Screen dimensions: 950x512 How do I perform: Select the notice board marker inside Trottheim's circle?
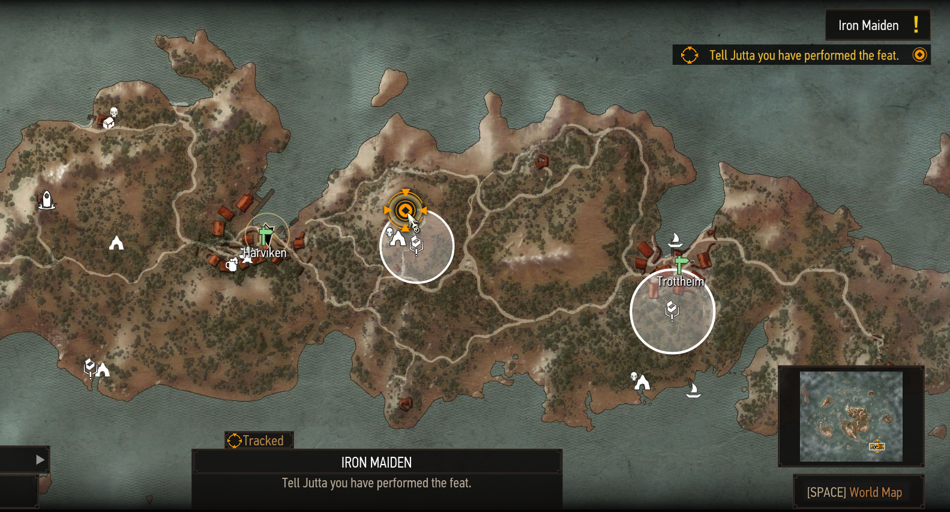tap(672, 311)
